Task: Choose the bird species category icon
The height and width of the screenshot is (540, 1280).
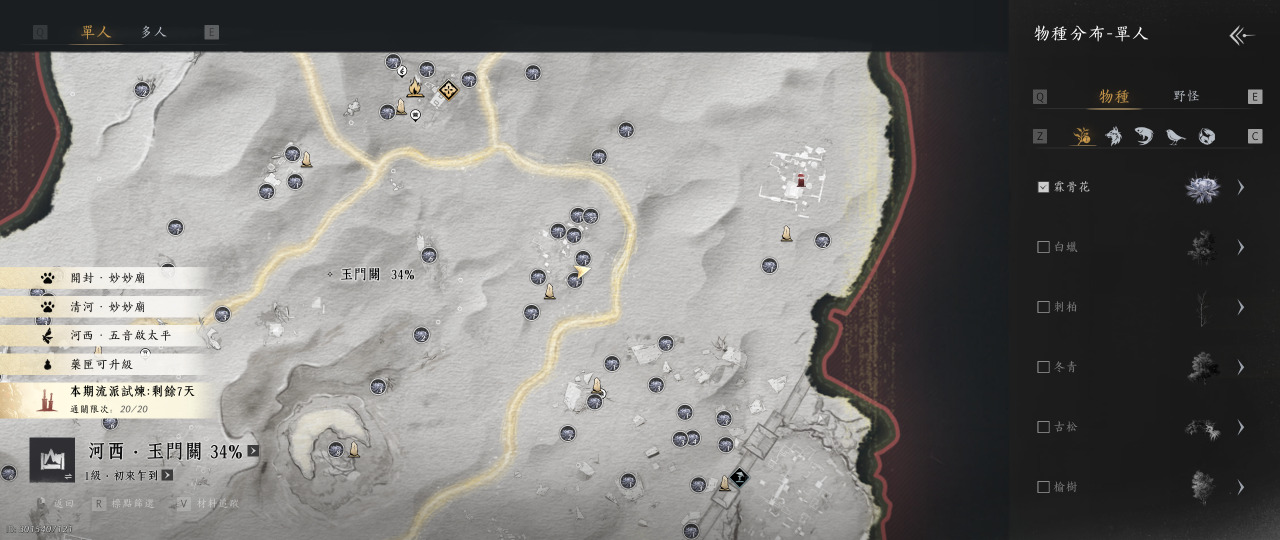Action: click(x=1175, y=136)
